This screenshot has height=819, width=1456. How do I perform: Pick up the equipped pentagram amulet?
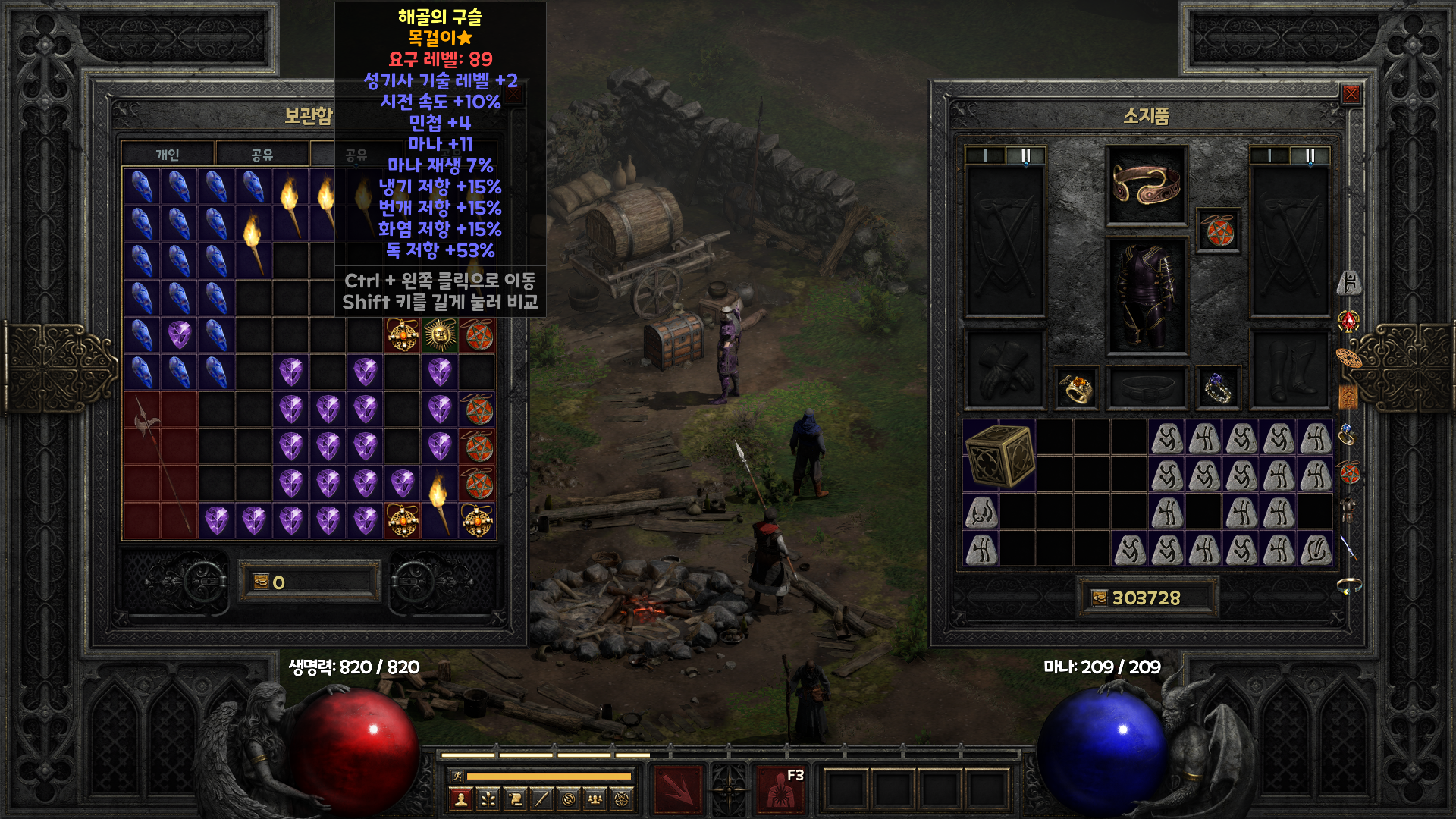[1219, 231]
